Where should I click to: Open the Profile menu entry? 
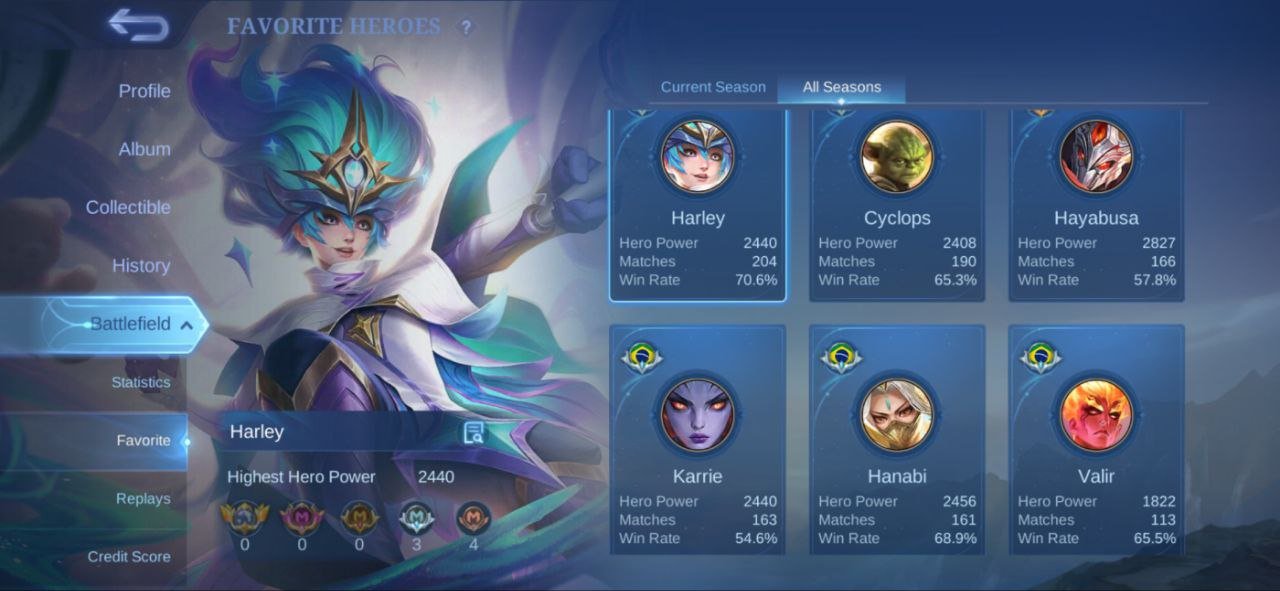(x=144, y=91)
